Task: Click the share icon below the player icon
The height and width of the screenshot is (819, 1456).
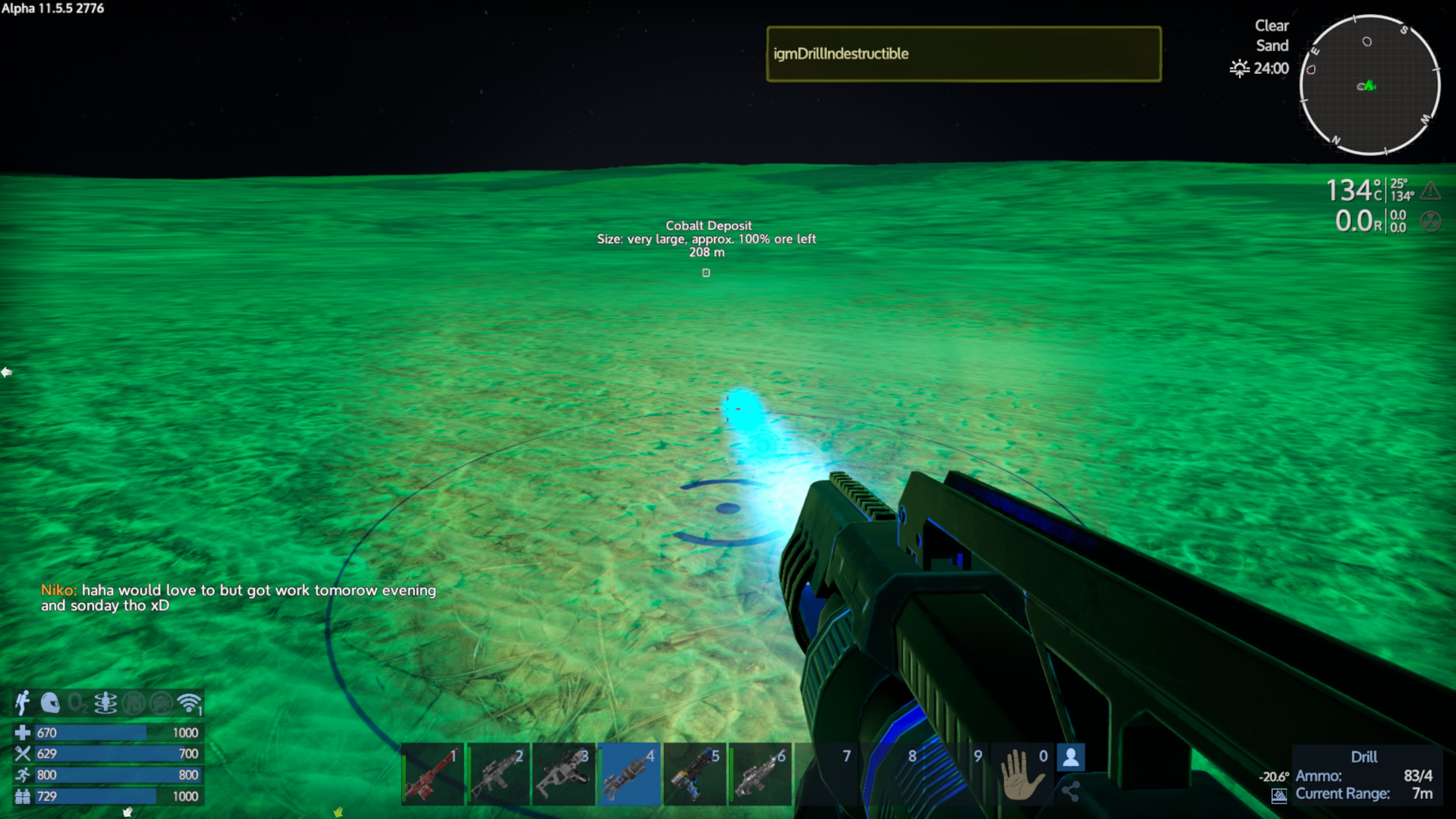Action: tap(1070, 791)
